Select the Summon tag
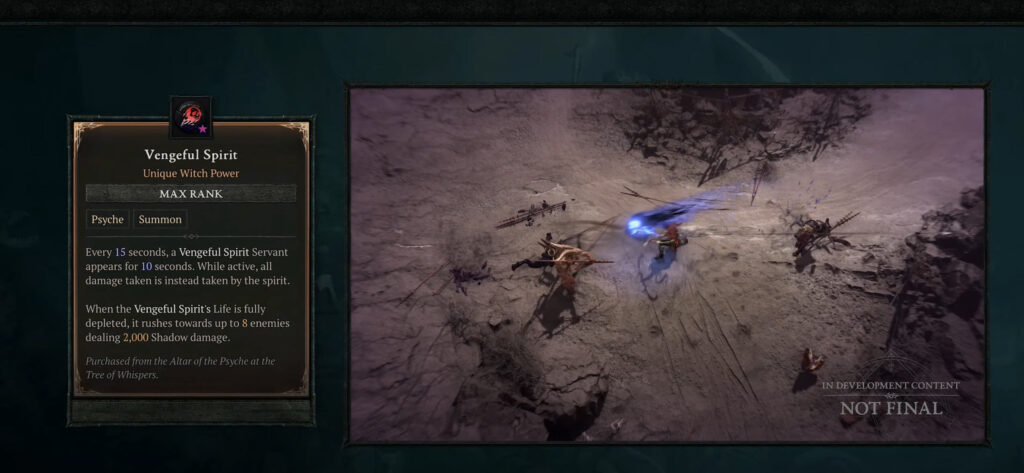The height and width of the screenshot is (473, 1024). pos(160,219)
